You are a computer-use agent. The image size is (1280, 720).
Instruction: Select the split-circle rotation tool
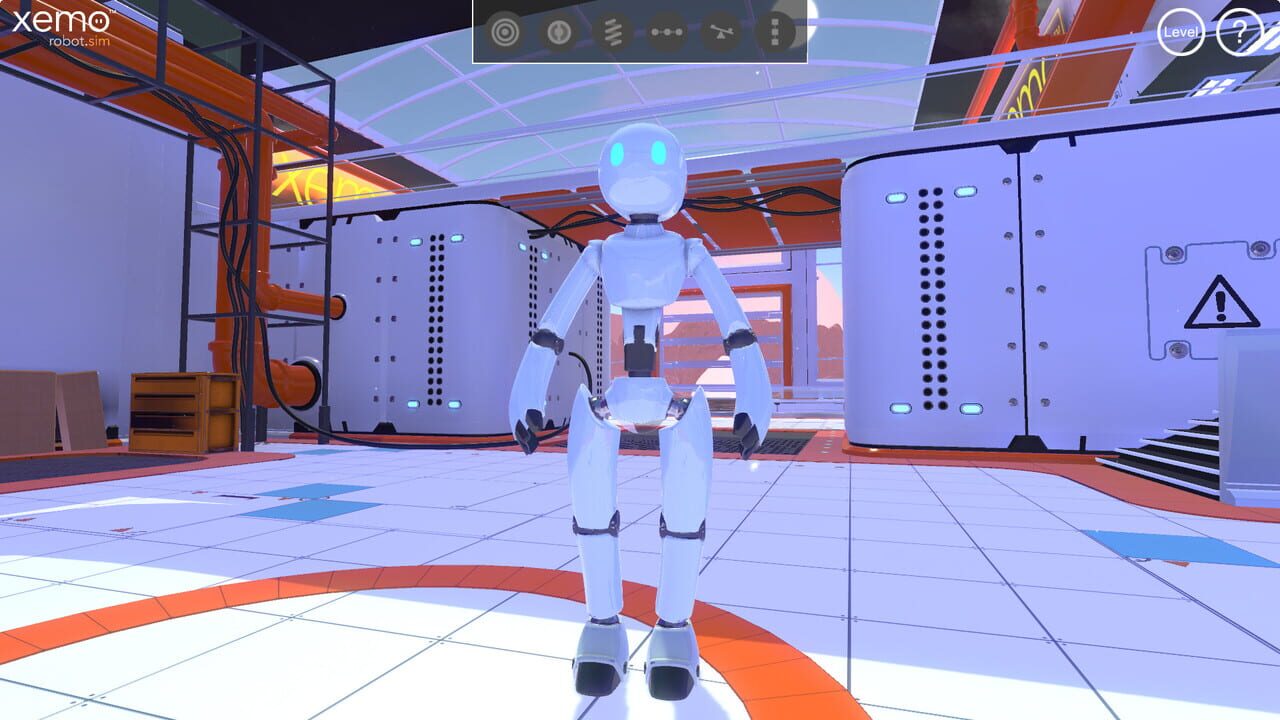pos(557,31)
